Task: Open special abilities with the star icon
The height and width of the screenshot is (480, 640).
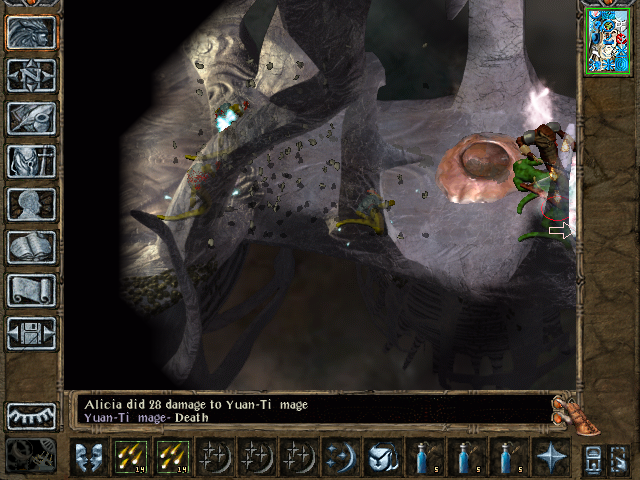Action: pyautogui.click(x=550, y=457)
